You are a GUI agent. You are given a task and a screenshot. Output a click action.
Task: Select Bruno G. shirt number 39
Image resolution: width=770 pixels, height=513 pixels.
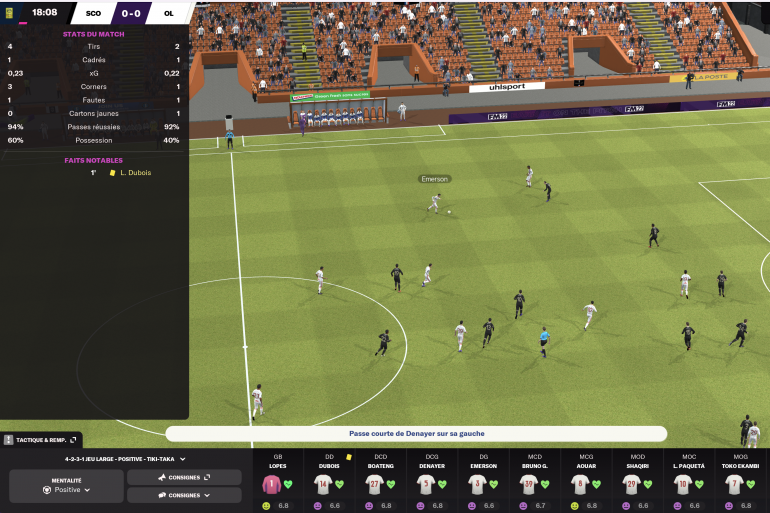(x=528, y=485)
